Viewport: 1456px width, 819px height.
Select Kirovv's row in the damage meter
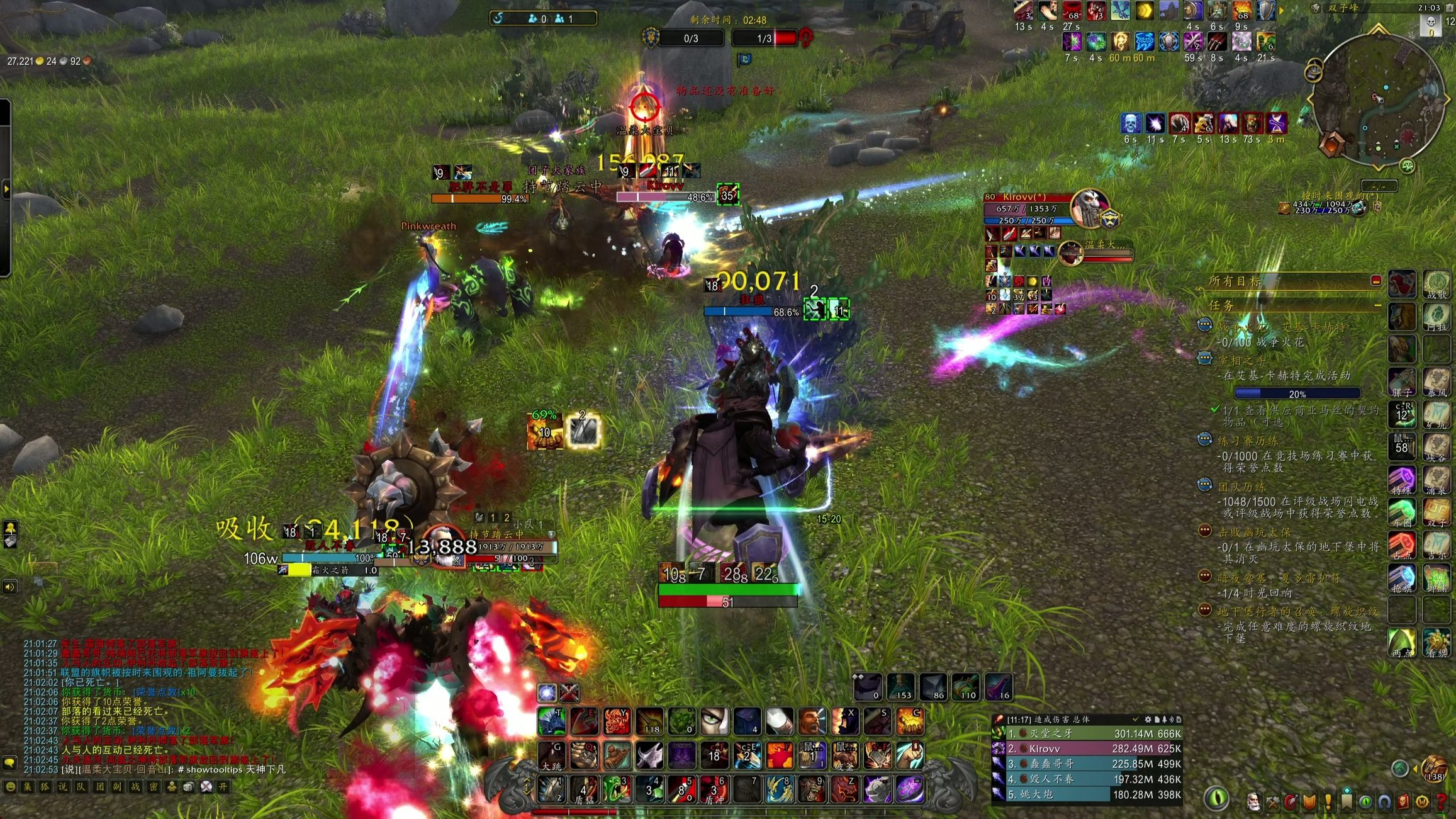tap(1087, 748)
